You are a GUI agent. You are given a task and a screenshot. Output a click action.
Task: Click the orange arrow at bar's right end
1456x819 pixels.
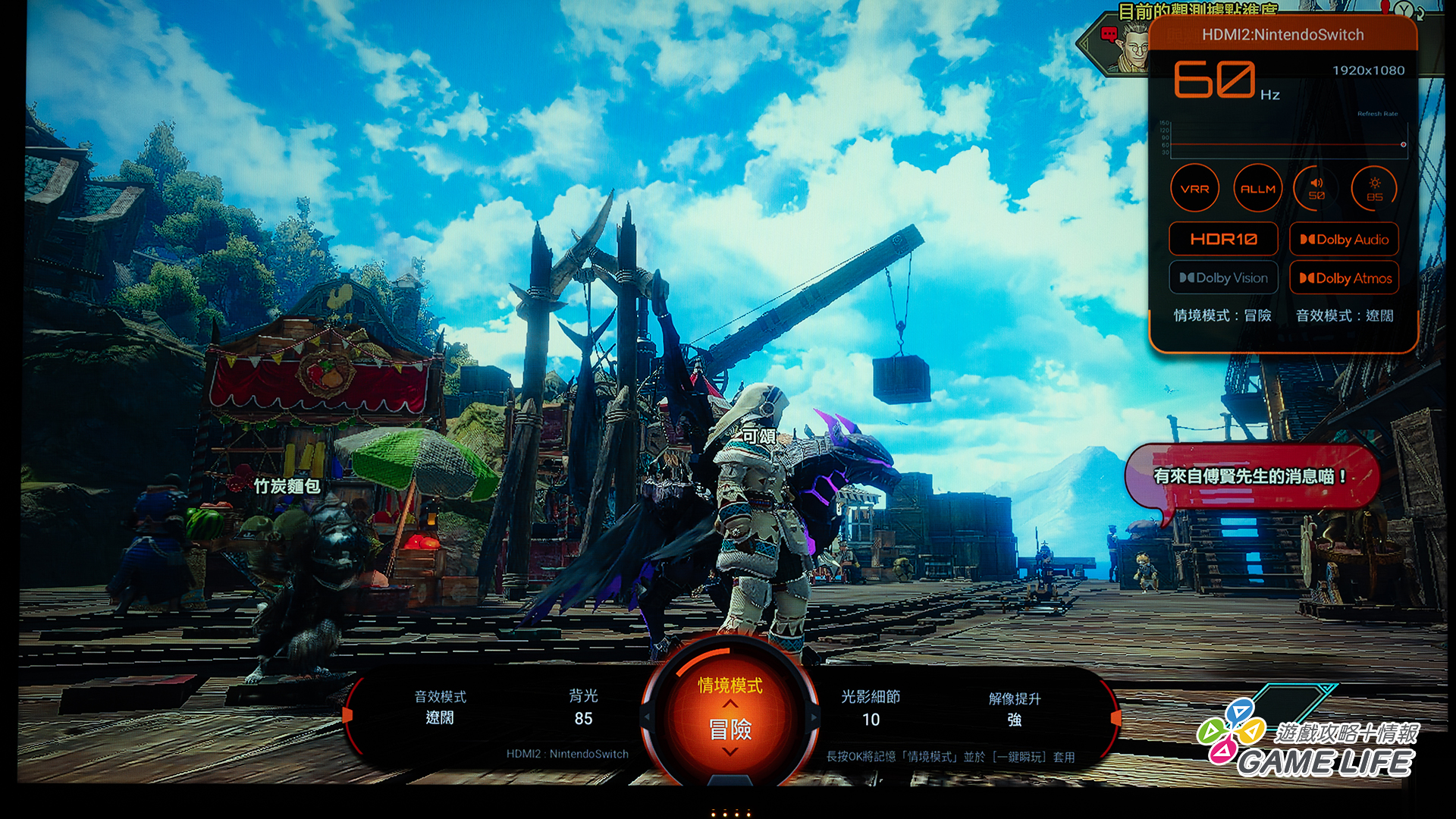click(x=1116, y=717)
